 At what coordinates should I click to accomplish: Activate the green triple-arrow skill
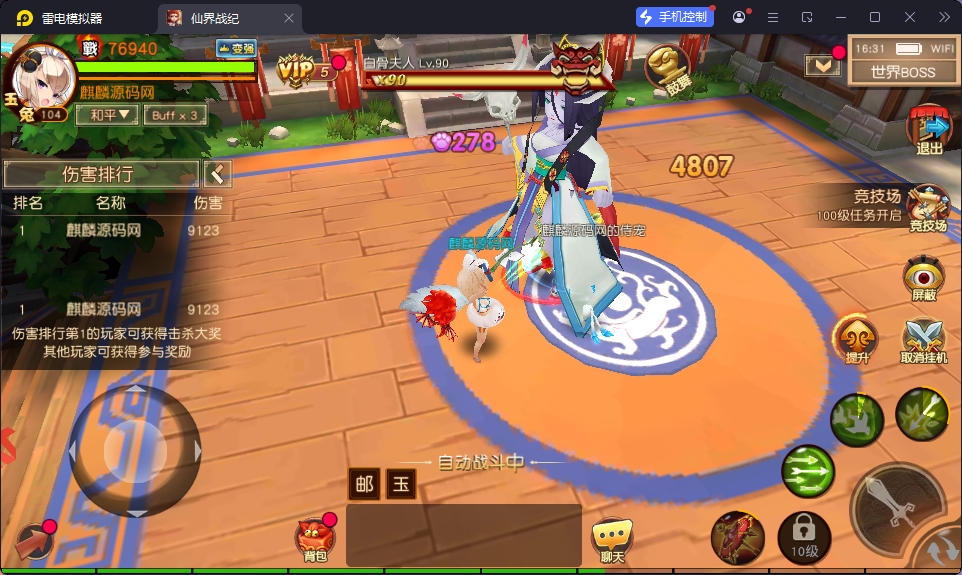click(x=807, y=469)
